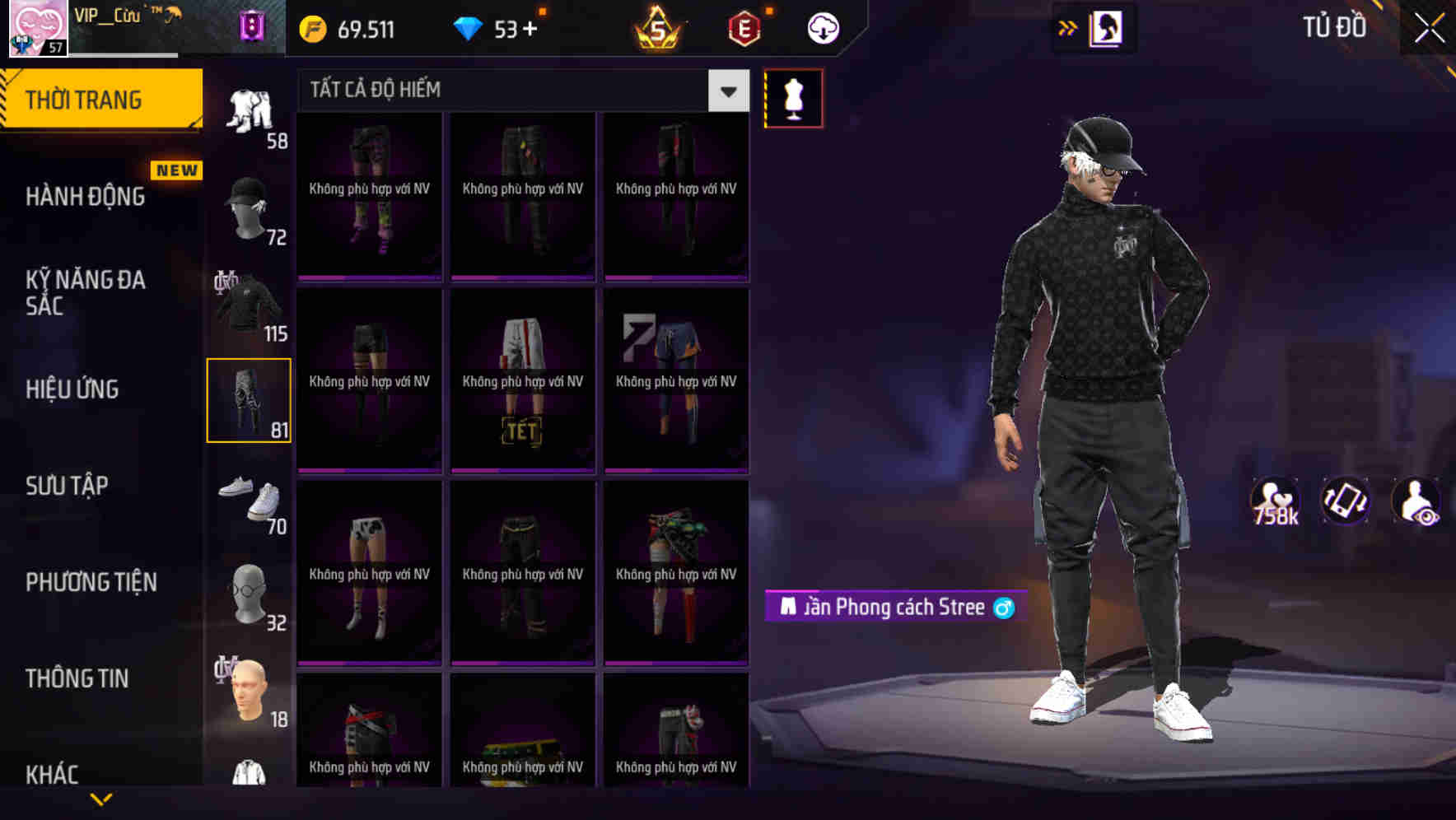
Task: Open the shoes category with 70 items
Action: coord(250,498)
